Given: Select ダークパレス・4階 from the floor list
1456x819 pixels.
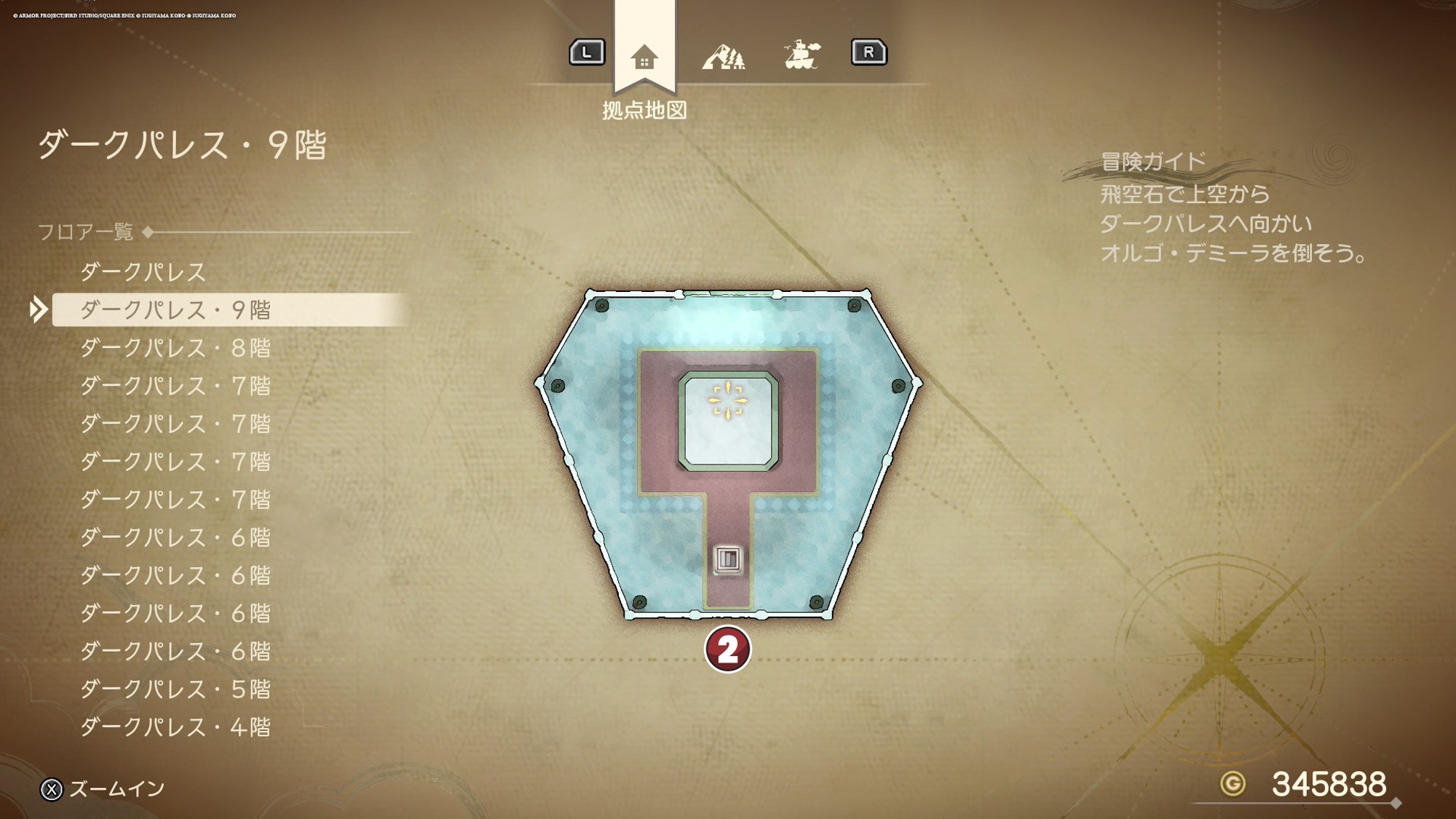Looking at the screenshot, I should coord(175,727).
